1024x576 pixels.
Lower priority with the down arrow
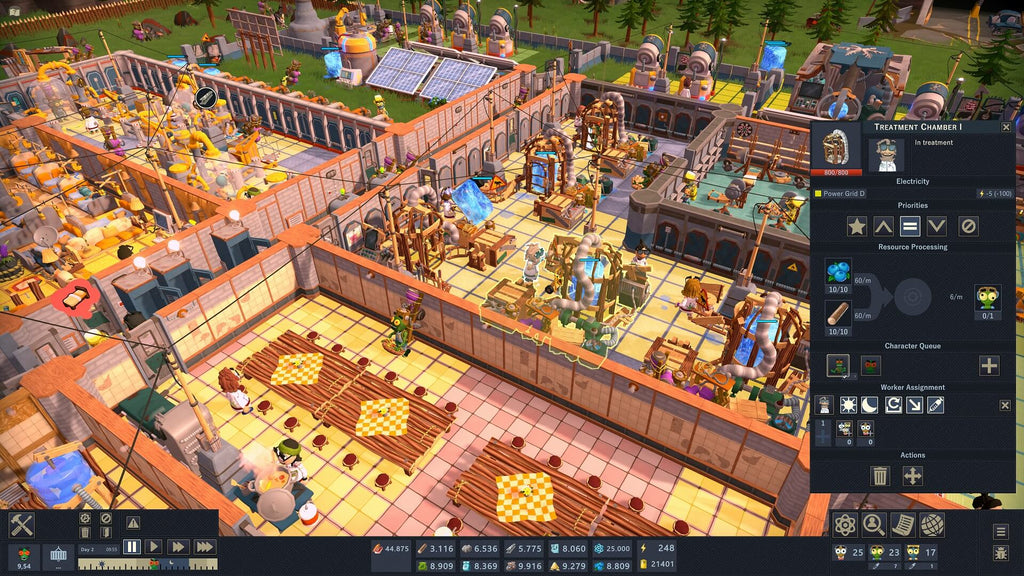click(937, 226)
